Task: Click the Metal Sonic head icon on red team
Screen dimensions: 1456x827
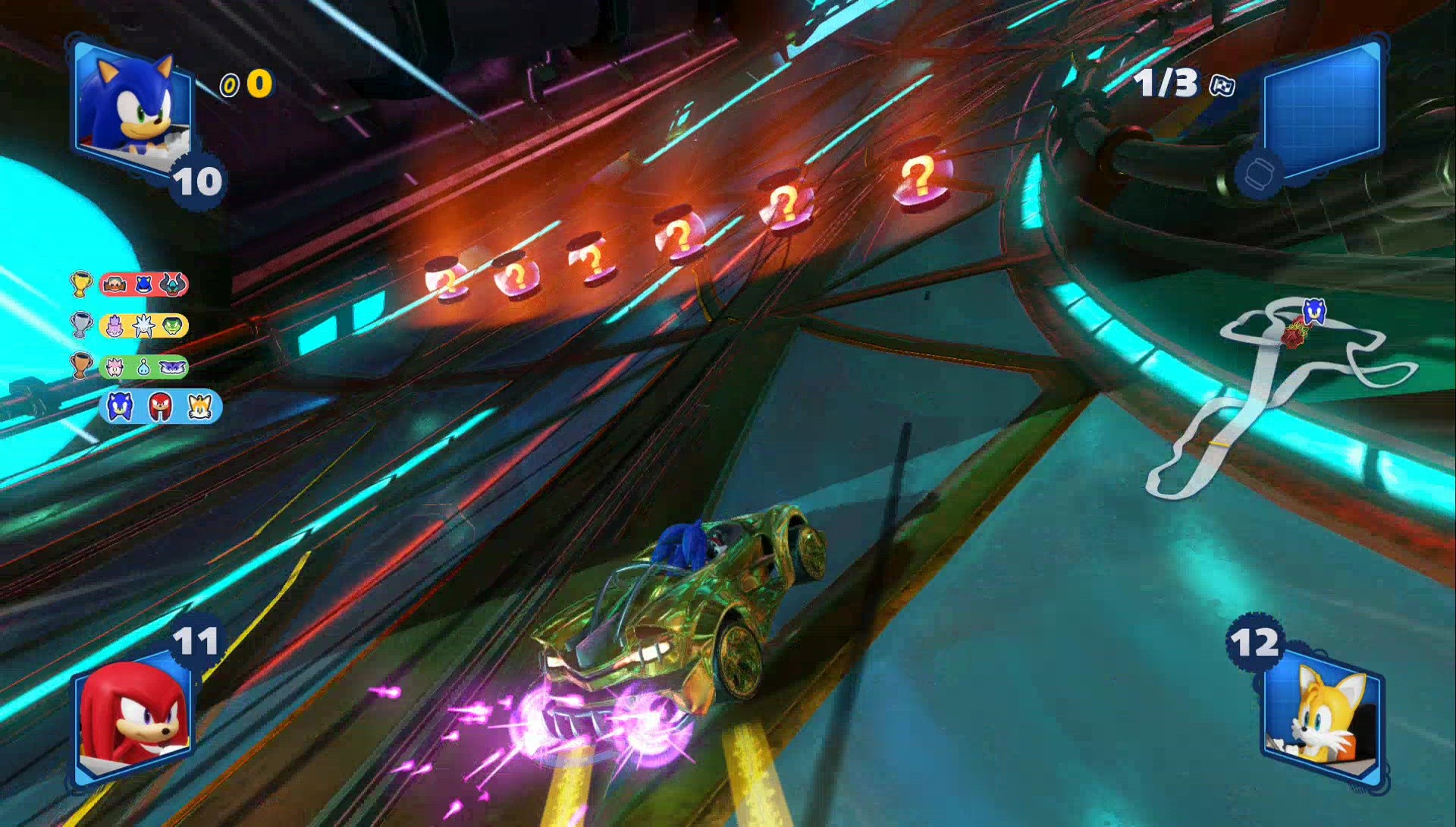Action: pyautogui.click(x=143, y=285)
